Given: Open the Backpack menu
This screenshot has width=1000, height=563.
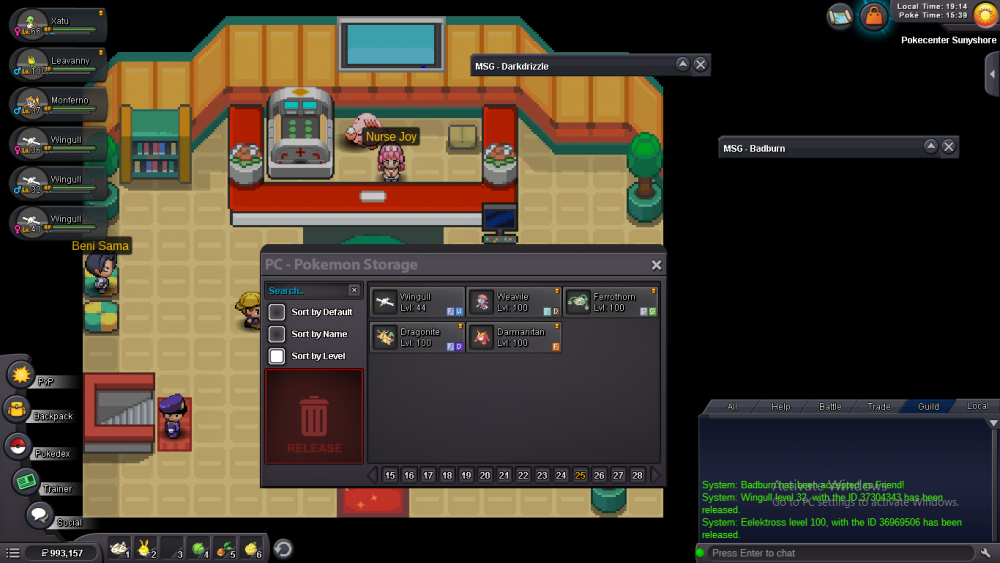Looking at the screenshot, I should [17, 410].
